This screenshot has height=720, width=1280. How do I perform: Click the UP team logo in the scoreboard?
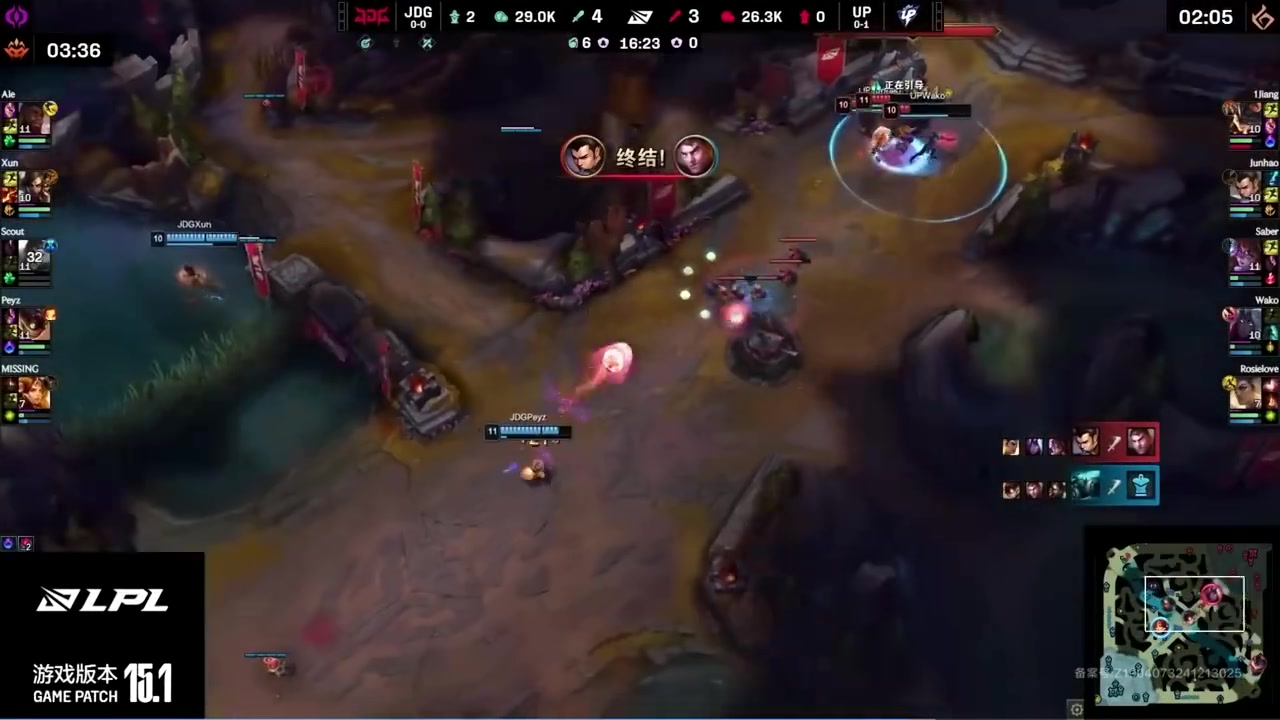pyautogui.click(x=862, y=15)
